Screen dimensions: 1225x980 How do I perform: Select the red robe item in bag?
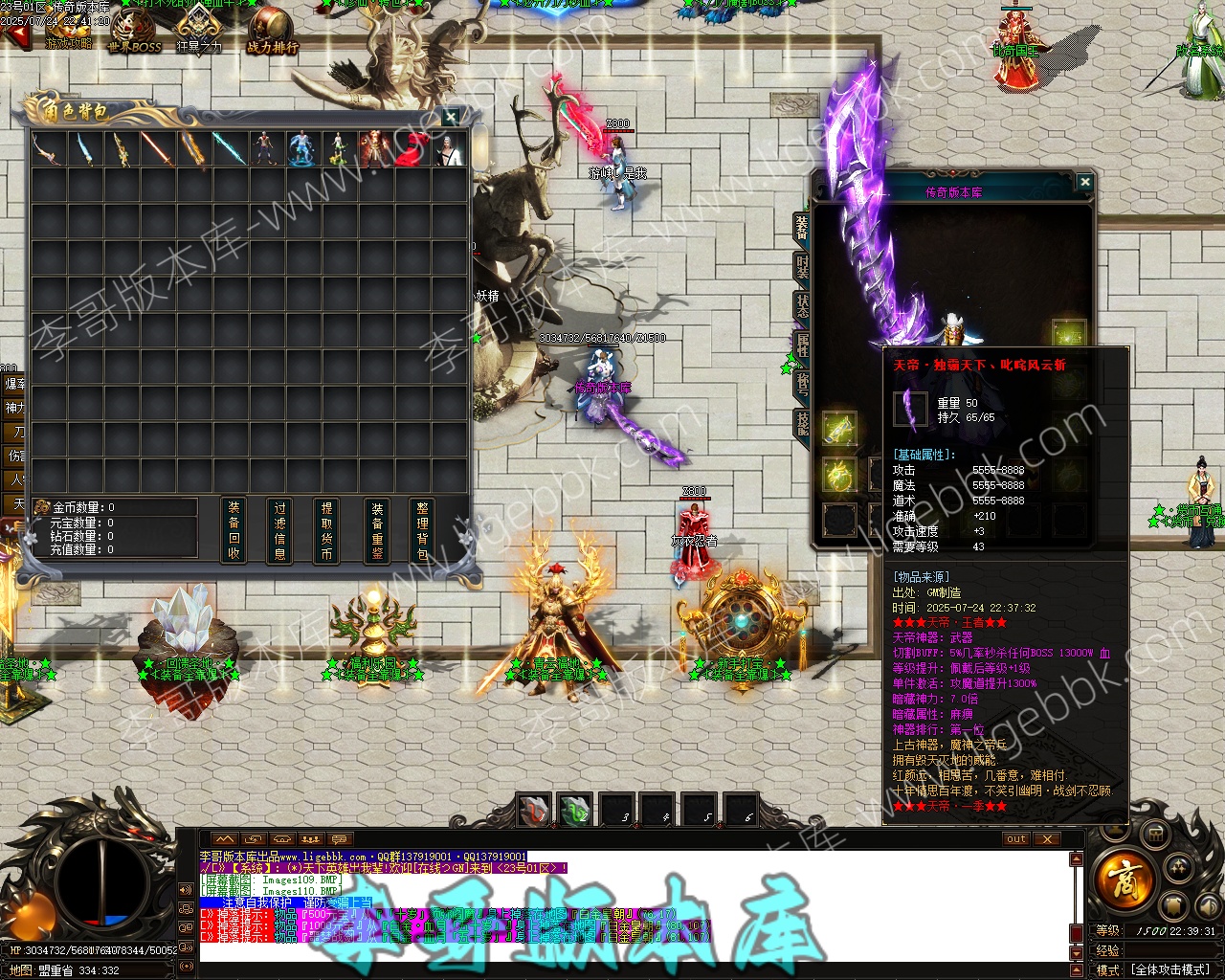tap(412, 149)
